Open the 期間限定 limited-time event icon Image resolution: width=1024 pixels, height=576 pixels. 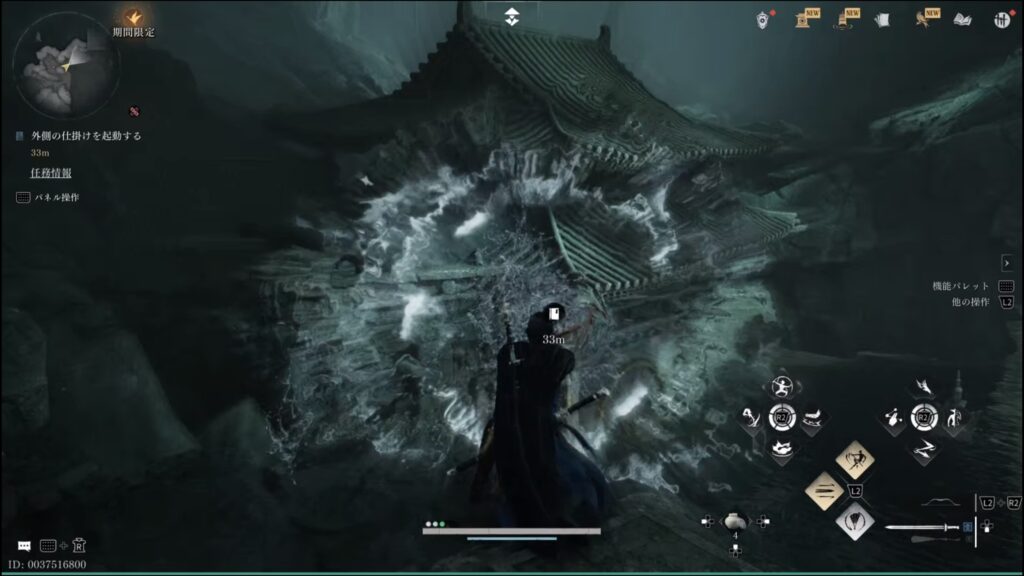pyautogui.click(x=133, y=18)
